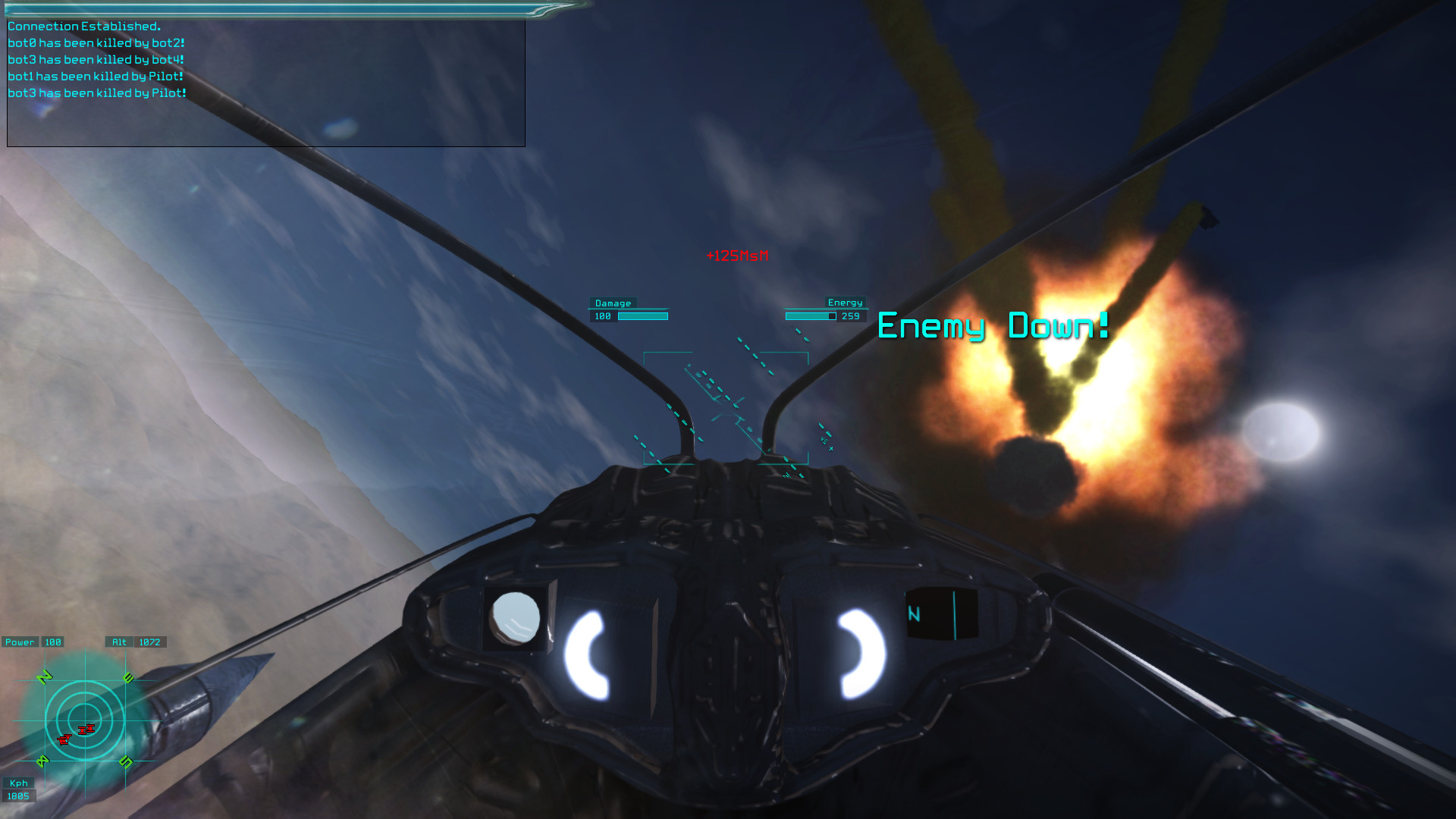The image size is (1456, 819).
Task: Click the green S compass marker on radar
Action: [x=126, y=763]
